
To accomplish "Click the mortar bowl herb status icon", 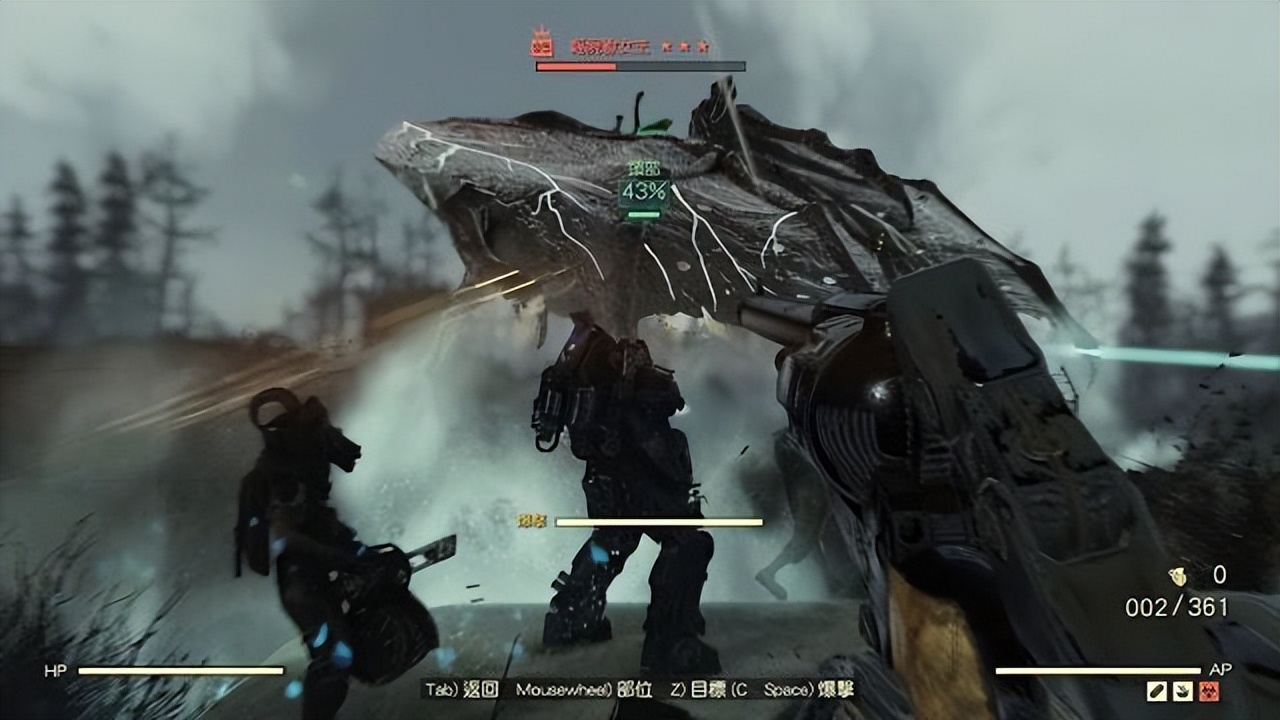I will point(1182,691).
